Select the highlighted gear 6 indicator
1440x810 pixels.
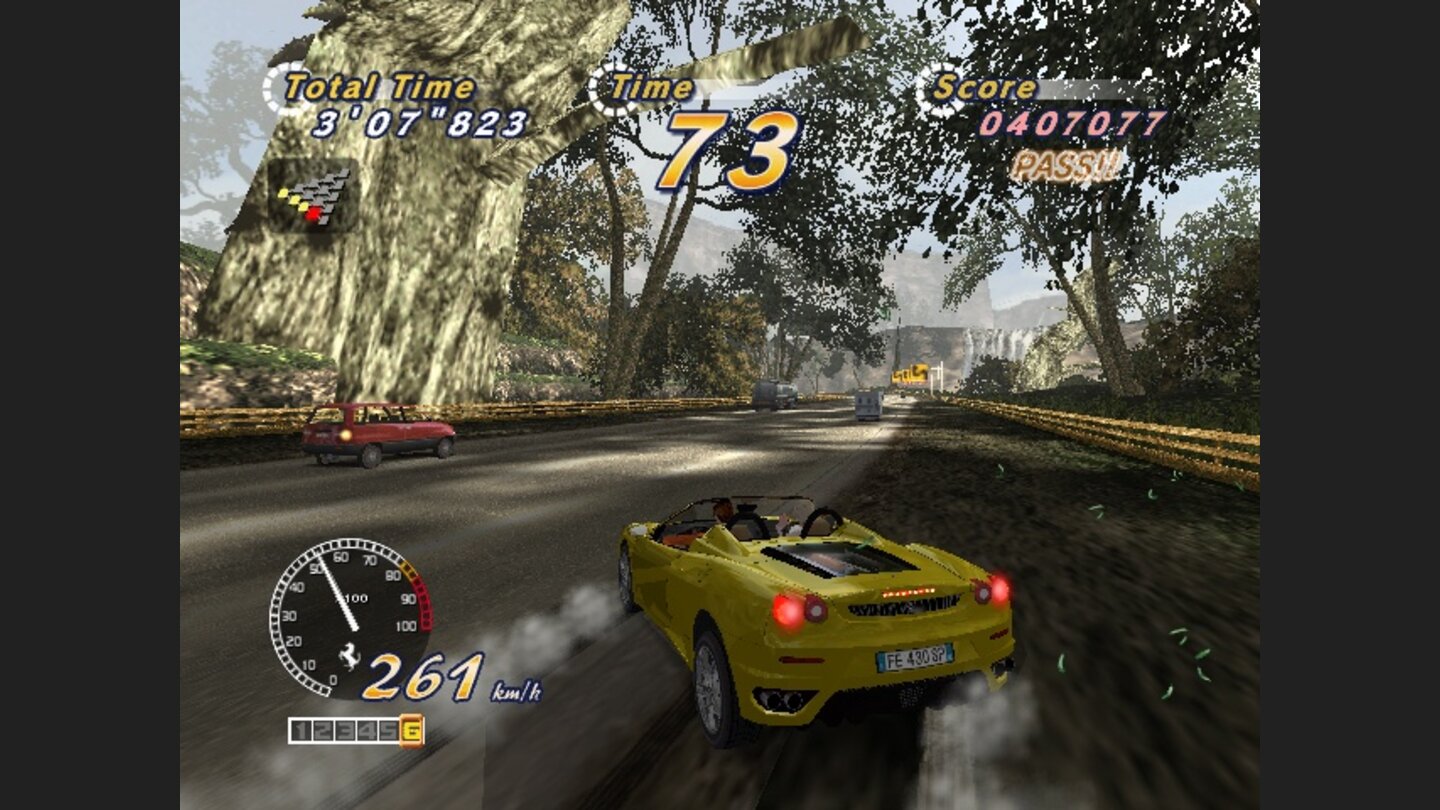[410, 729]
